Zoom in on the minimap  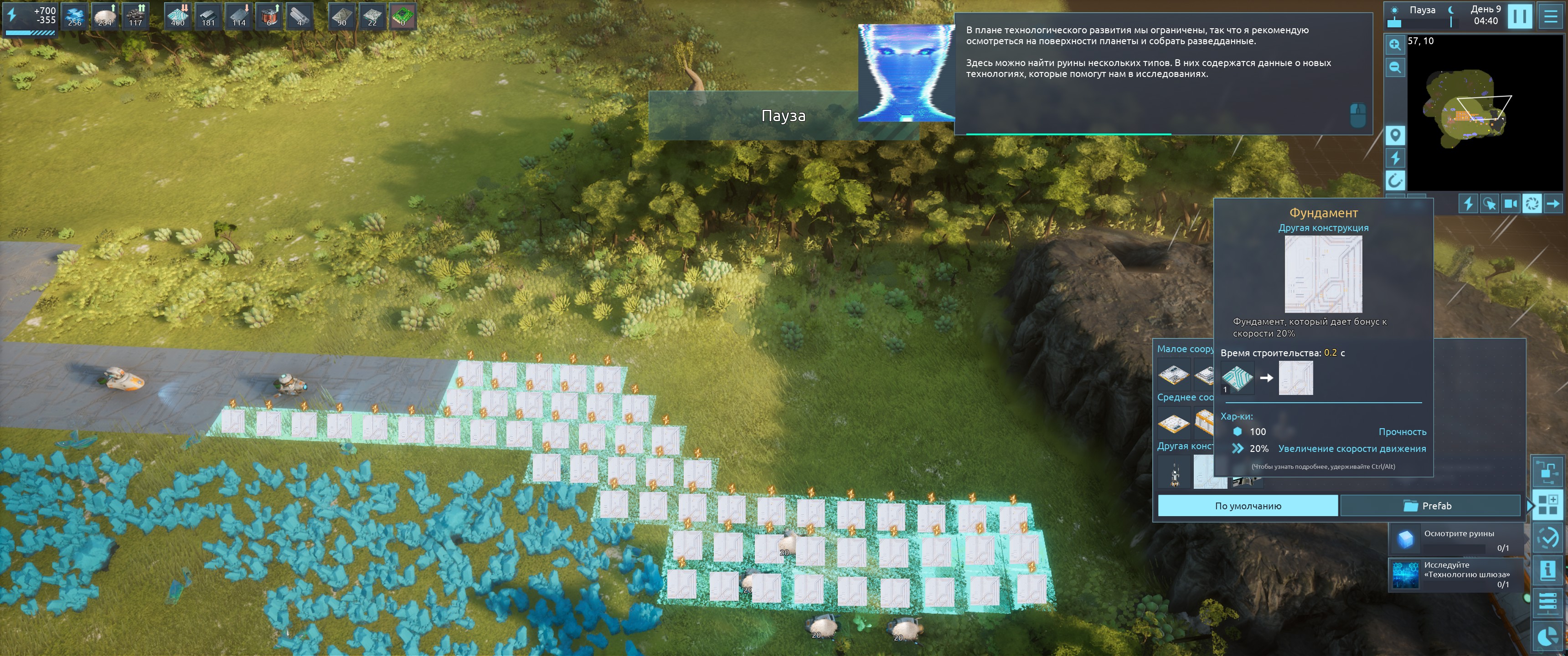[x=1395, y=45]
